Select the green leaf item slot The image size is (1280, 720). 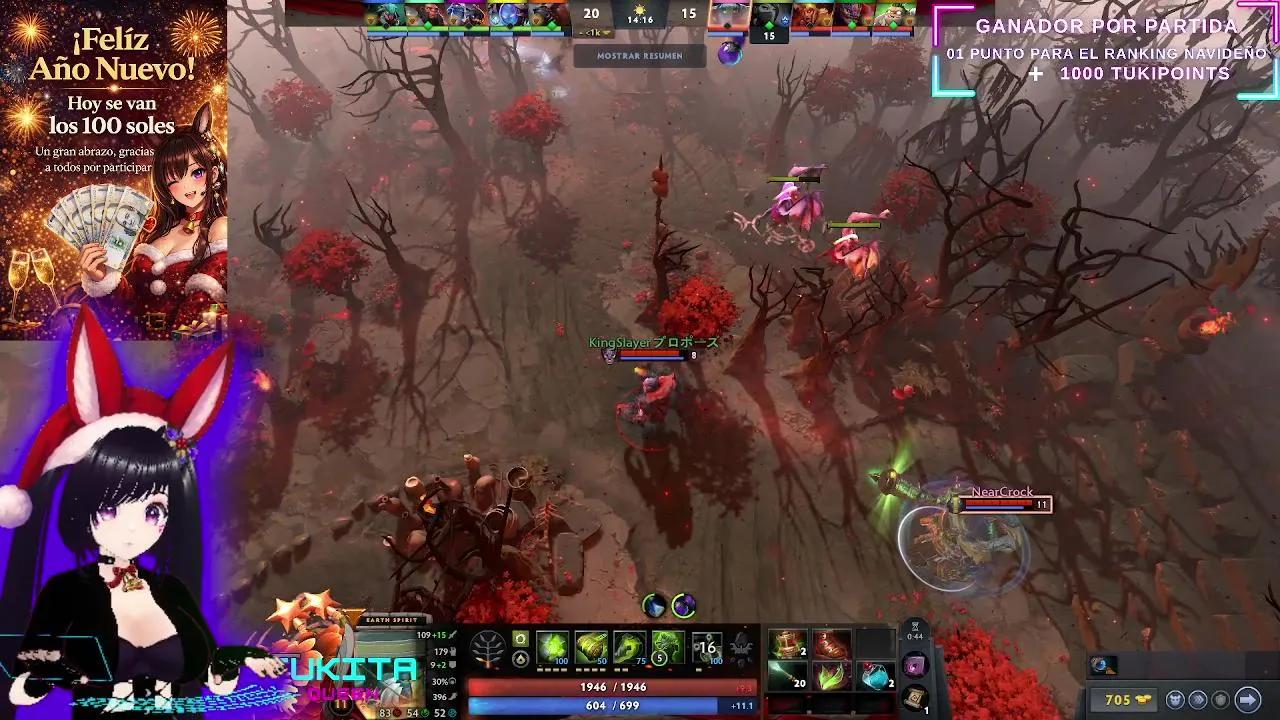coord(831,677)
